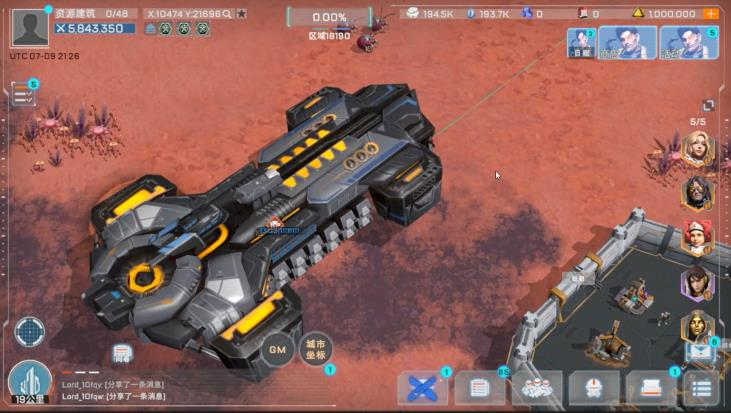The height and width of the screenshot is (413, 731).
Task: Open the radar crosshair icon
Action: [29, 331]
